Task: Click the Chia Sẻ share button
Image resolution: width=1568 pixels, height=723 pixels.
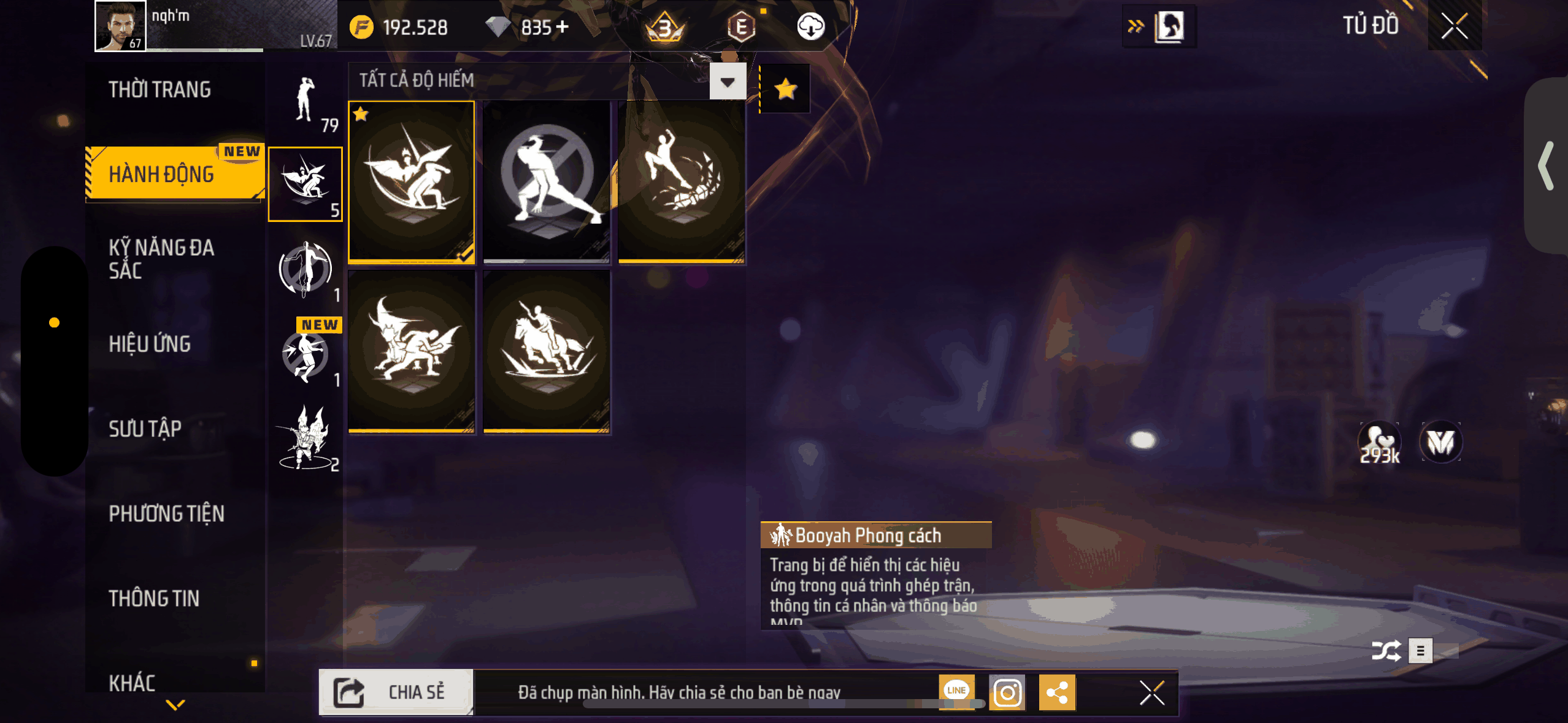Action: [396, 692]
